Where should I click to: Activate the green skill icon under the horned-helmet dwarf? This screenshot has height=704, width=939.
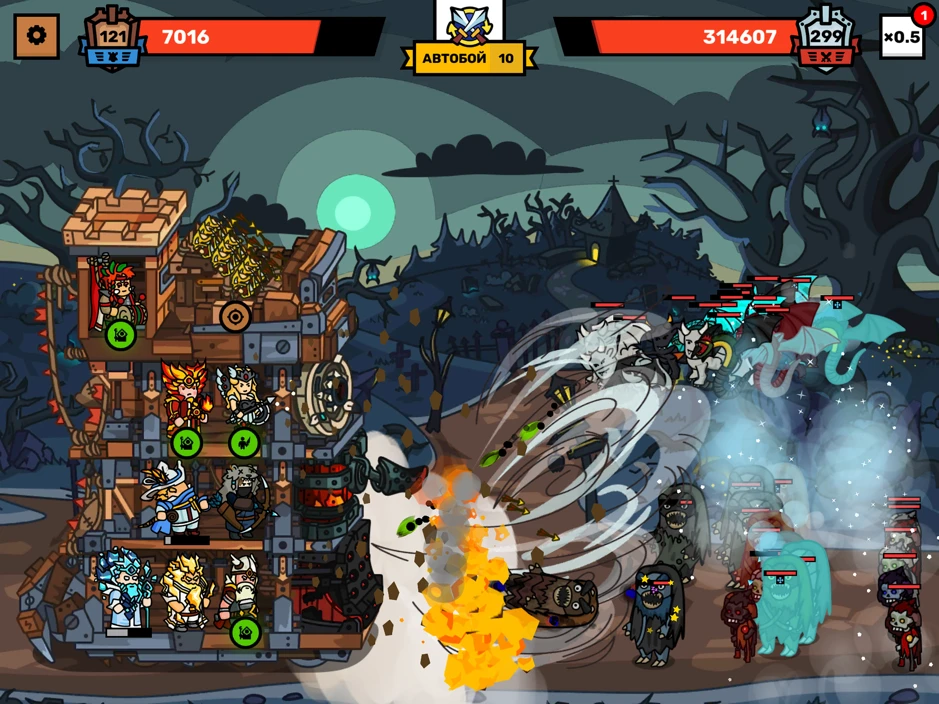coord(245,632)
